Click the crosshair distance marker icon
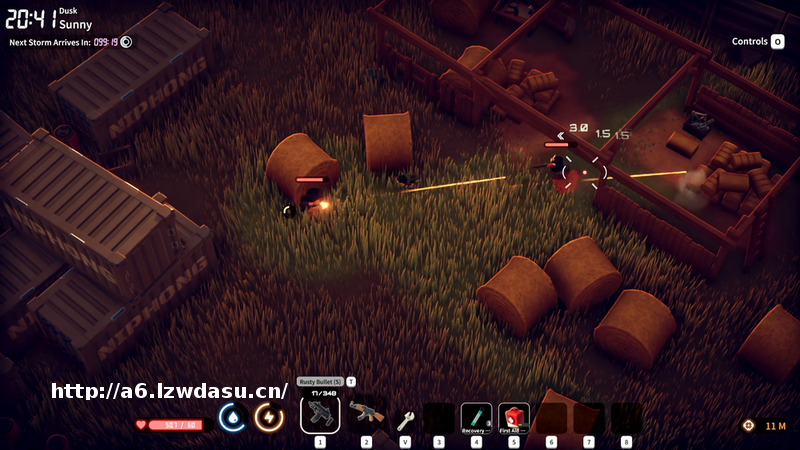 [748, 426]
